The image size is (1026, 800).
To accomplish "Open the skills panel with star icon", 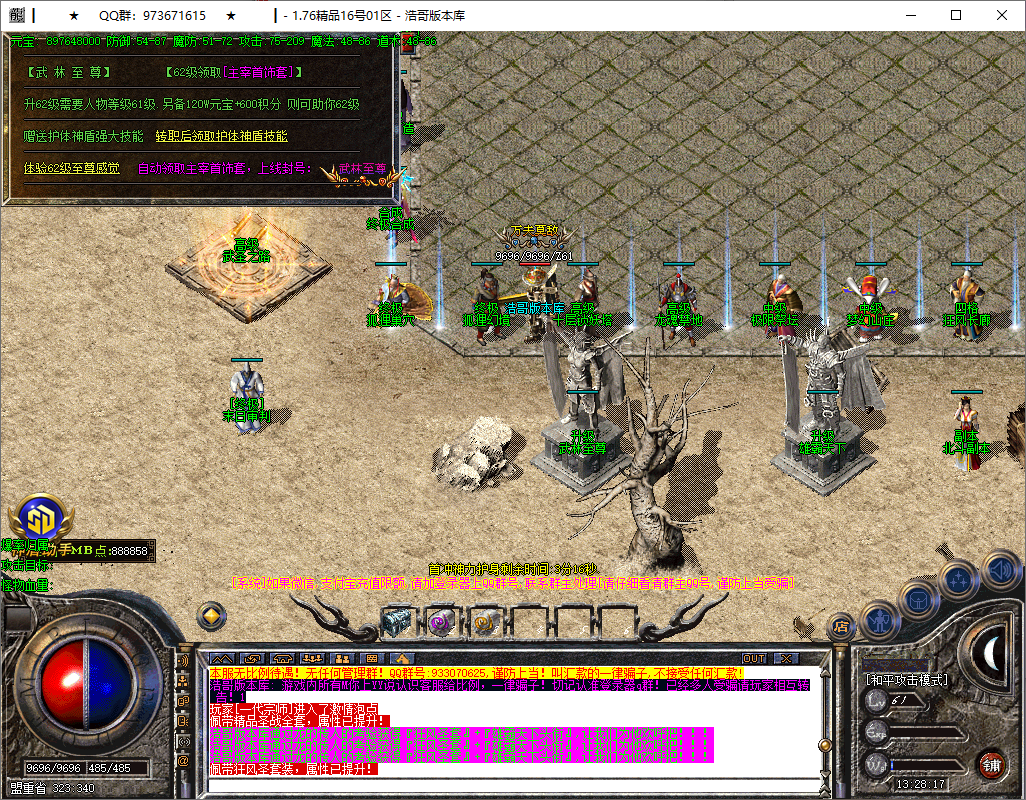I will click(x=959, y=578).
